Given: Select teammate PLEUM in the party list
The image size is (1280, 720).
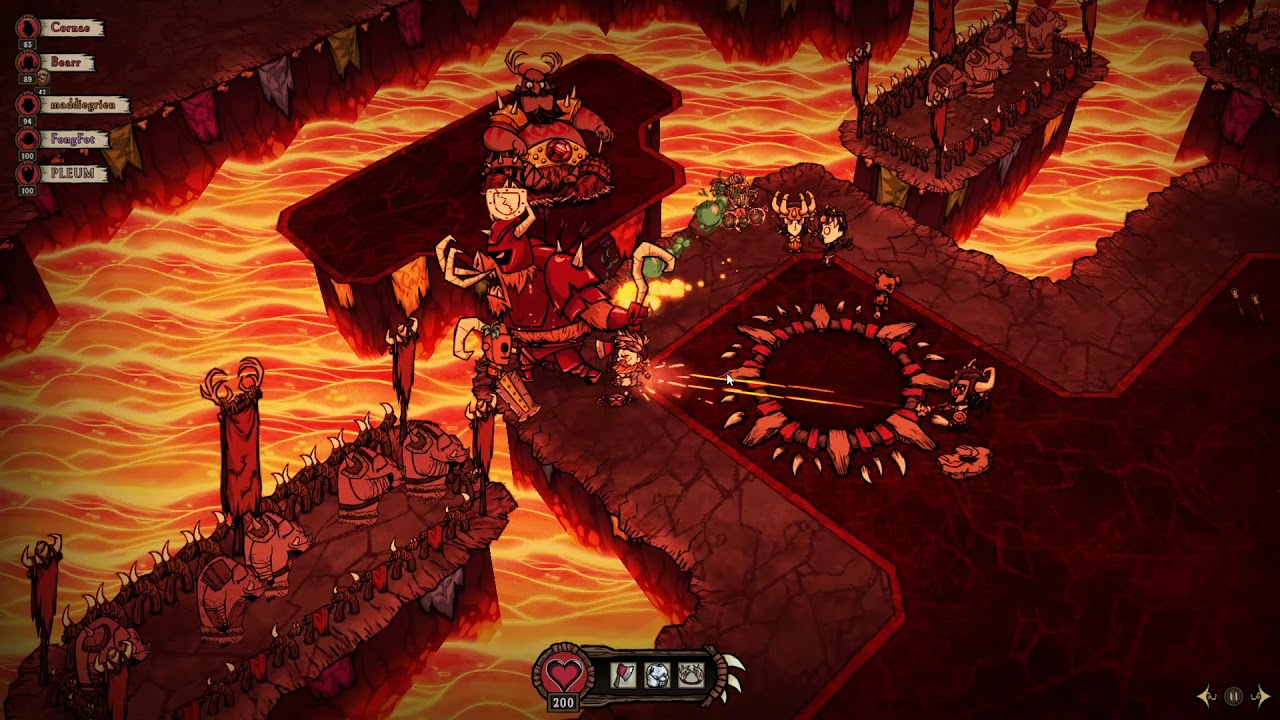Looking at the screenshot, I should coord(72,173).
